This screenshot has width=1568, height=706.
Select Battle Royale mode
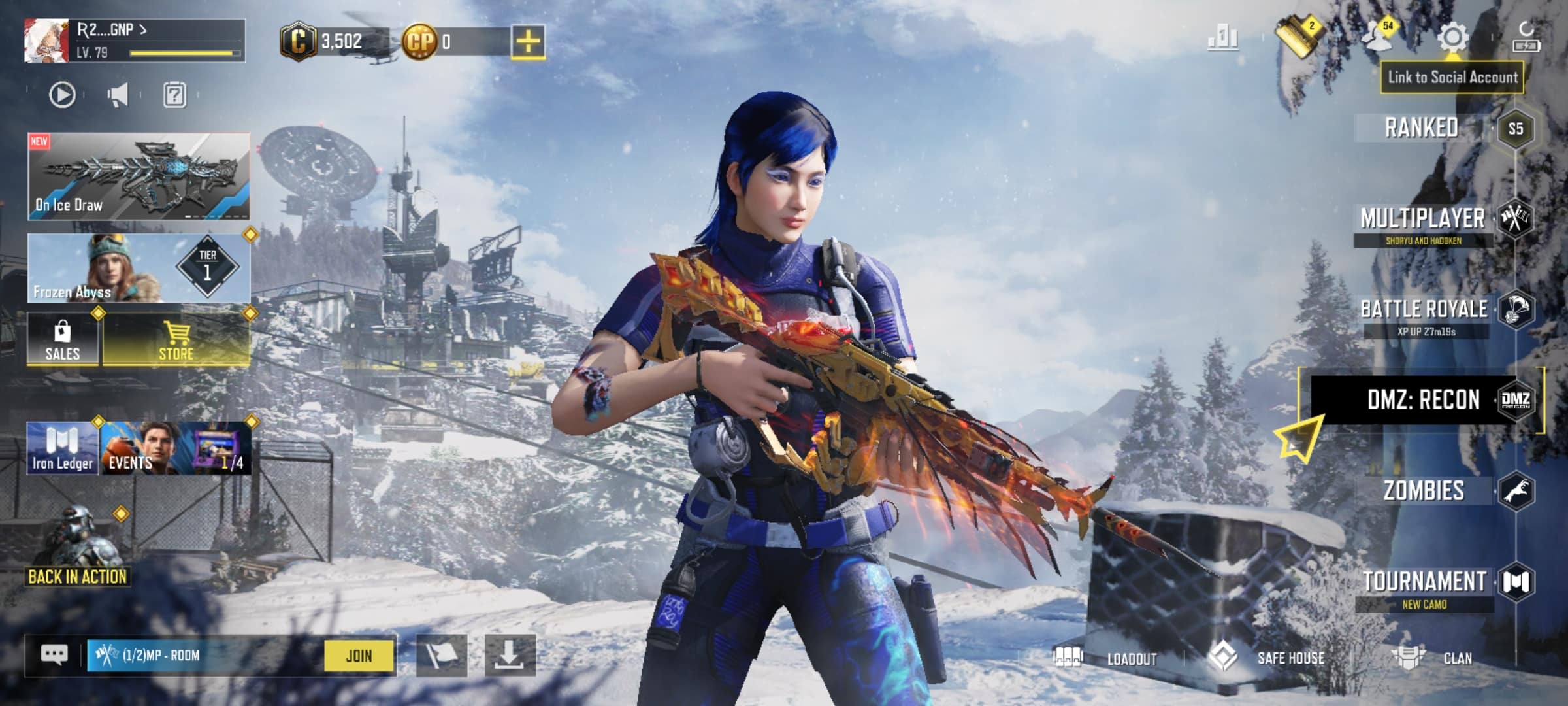1424,309
